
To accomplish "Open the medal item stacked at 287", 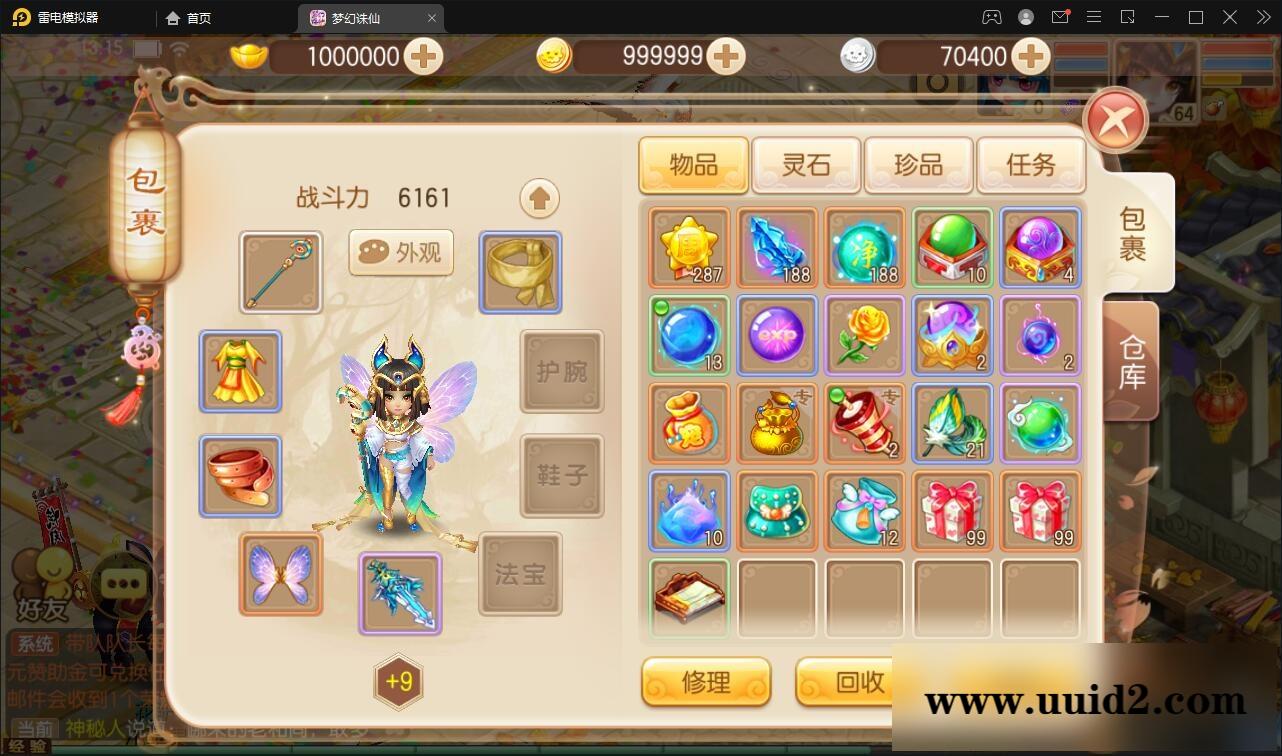I will point(688,247).
